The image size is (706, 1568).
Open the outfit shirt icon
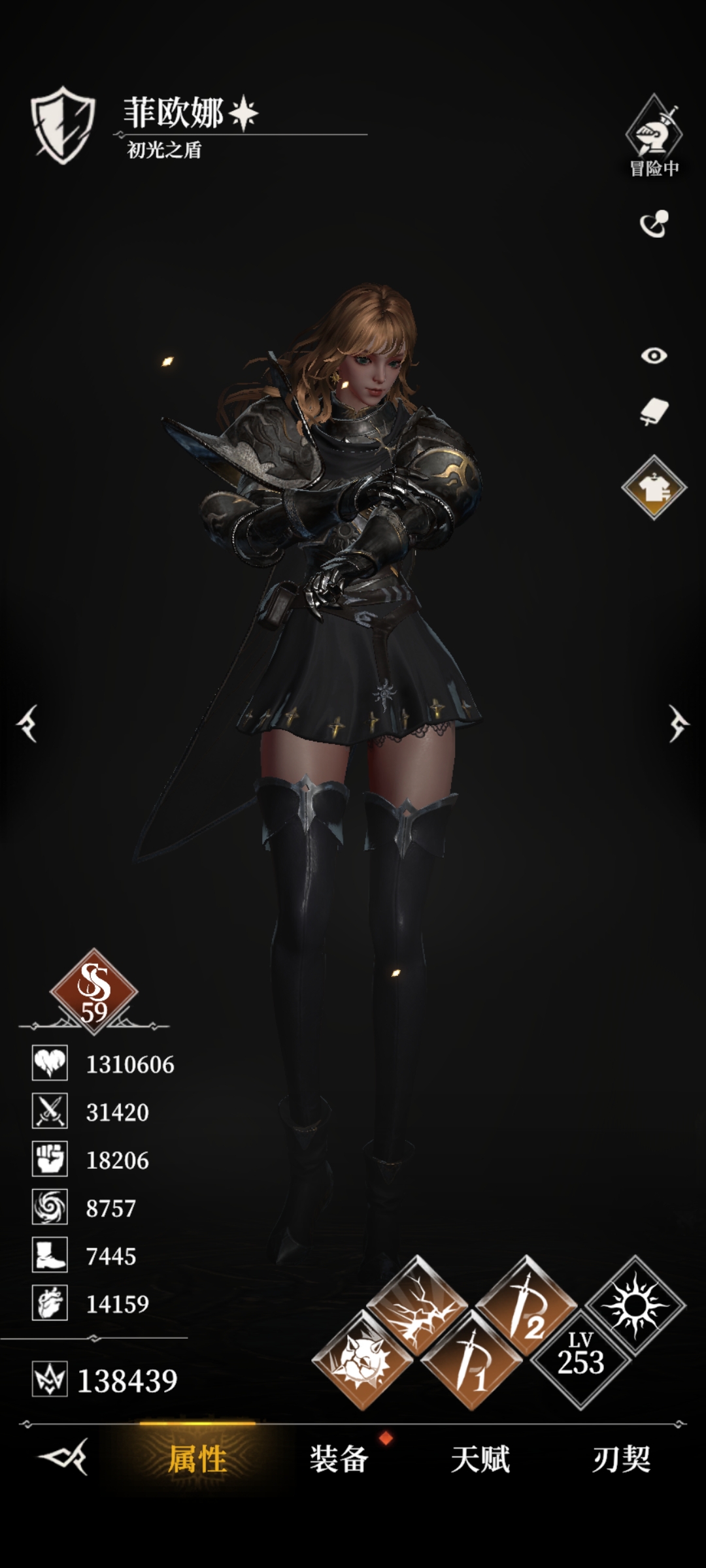point(654,487)
